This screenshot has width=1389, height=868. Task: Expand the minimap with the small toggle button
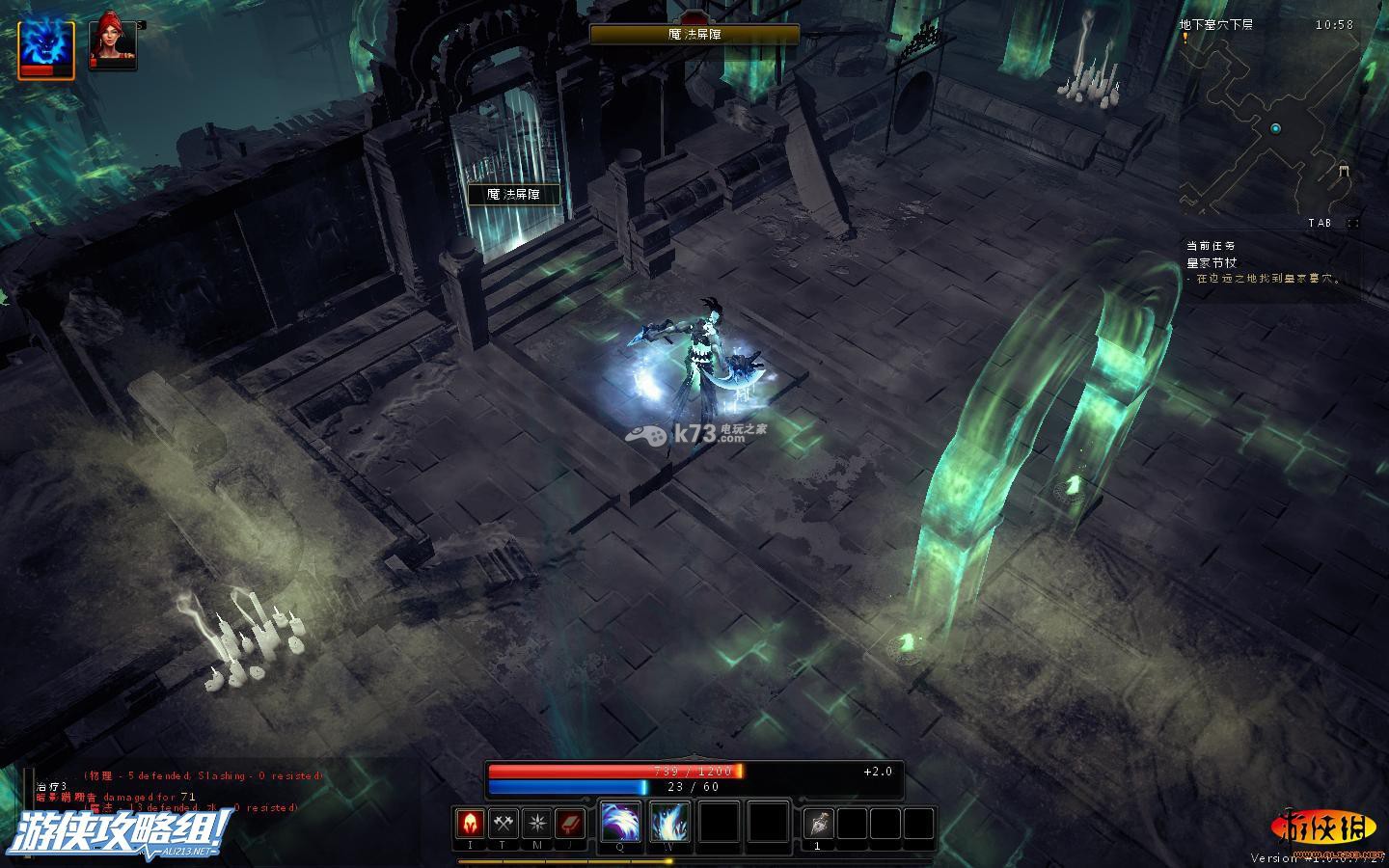1353,223
